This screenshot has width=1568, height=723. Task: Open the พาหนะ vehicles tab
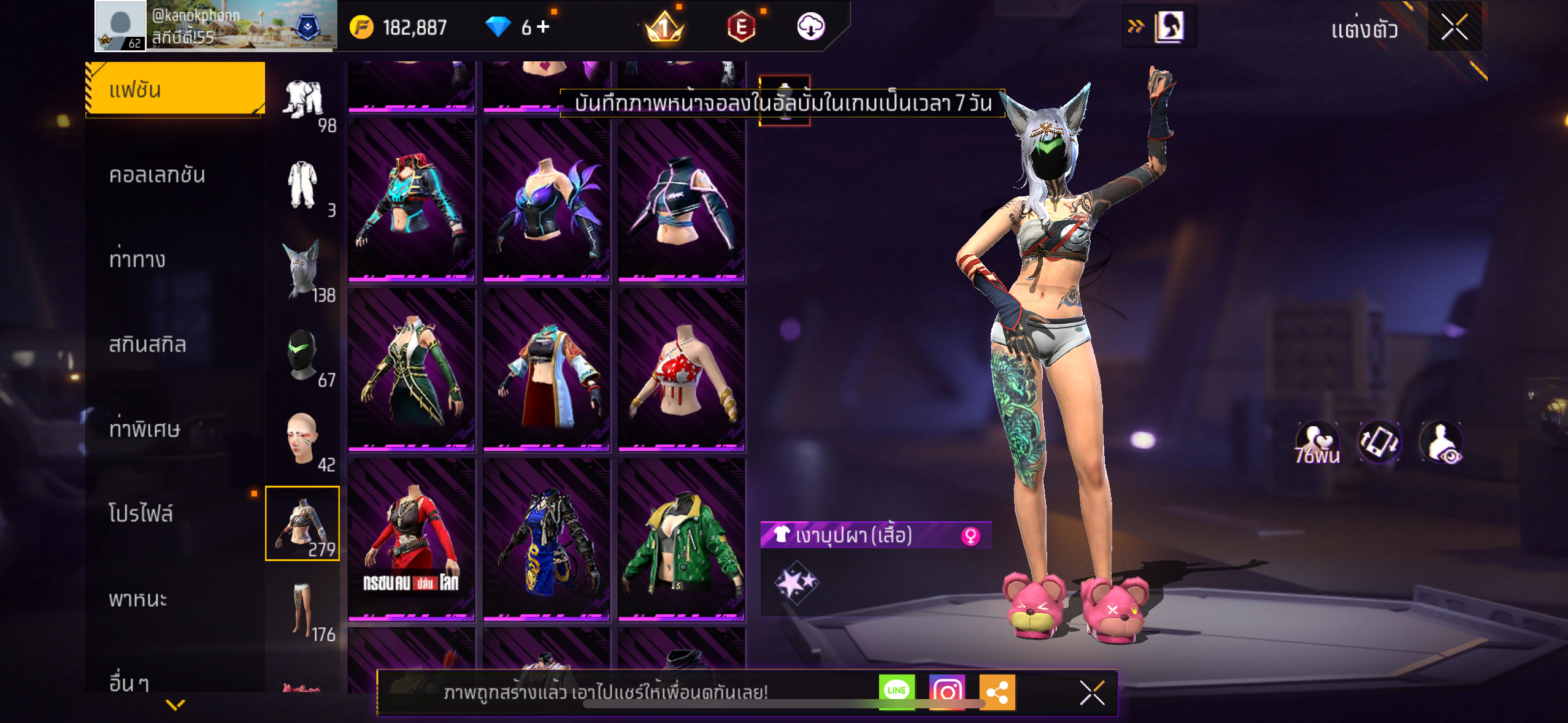138,599
